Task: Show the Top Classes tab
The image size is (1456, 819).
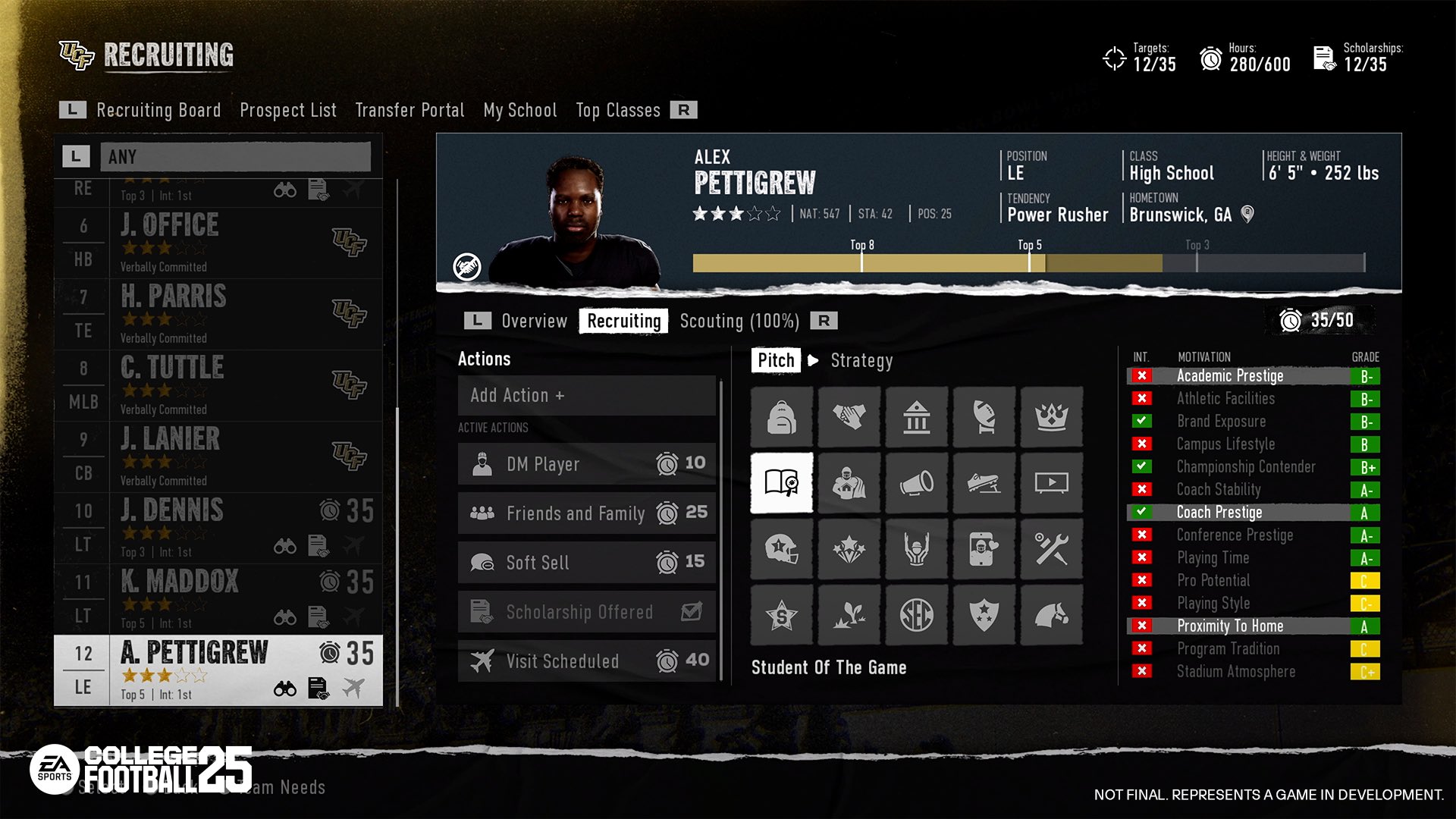Action: point(618,110)
